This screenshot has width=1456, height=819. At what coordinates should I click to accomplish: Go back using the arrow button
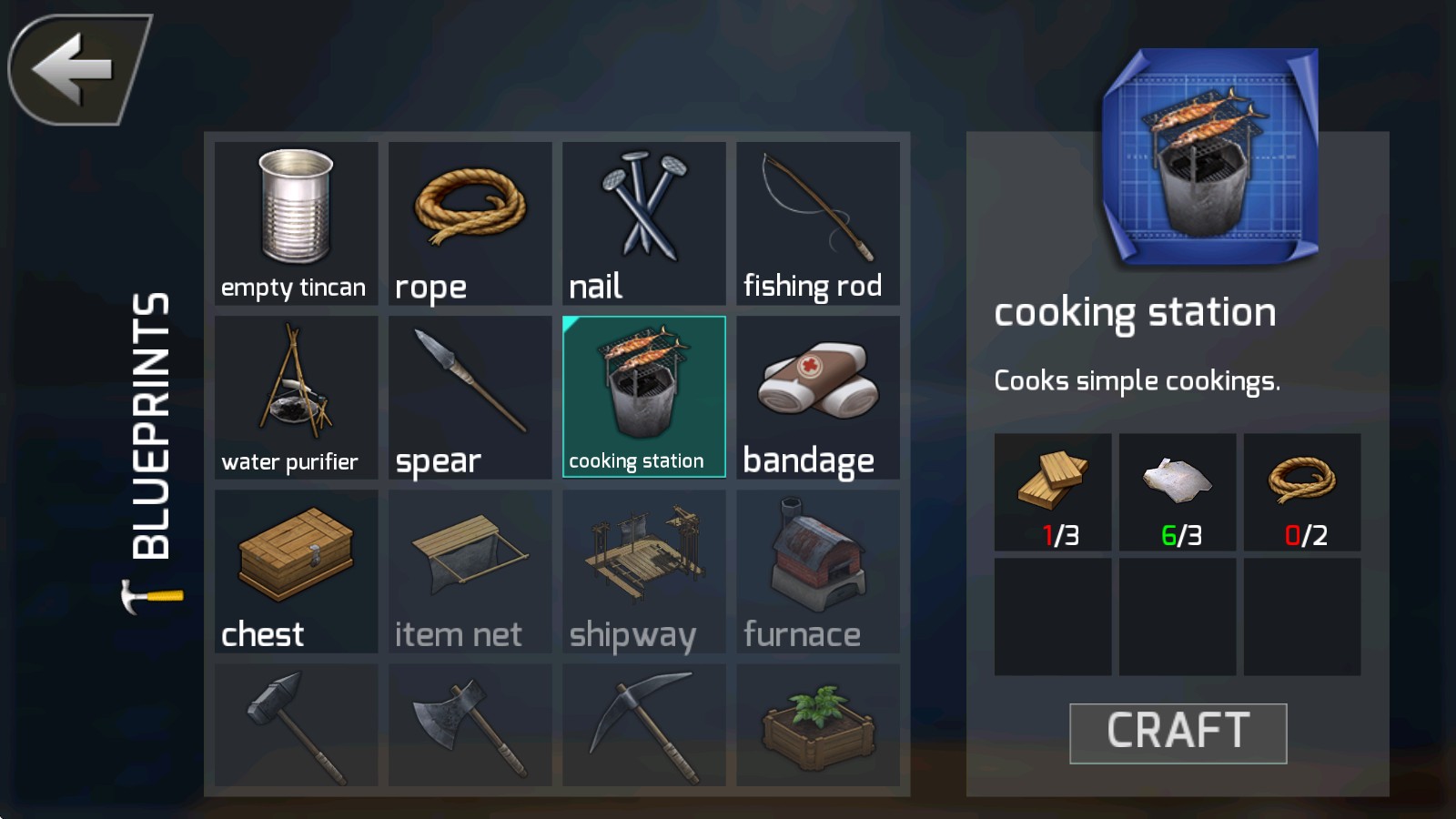pyautogui.click(x=77, y=69)
